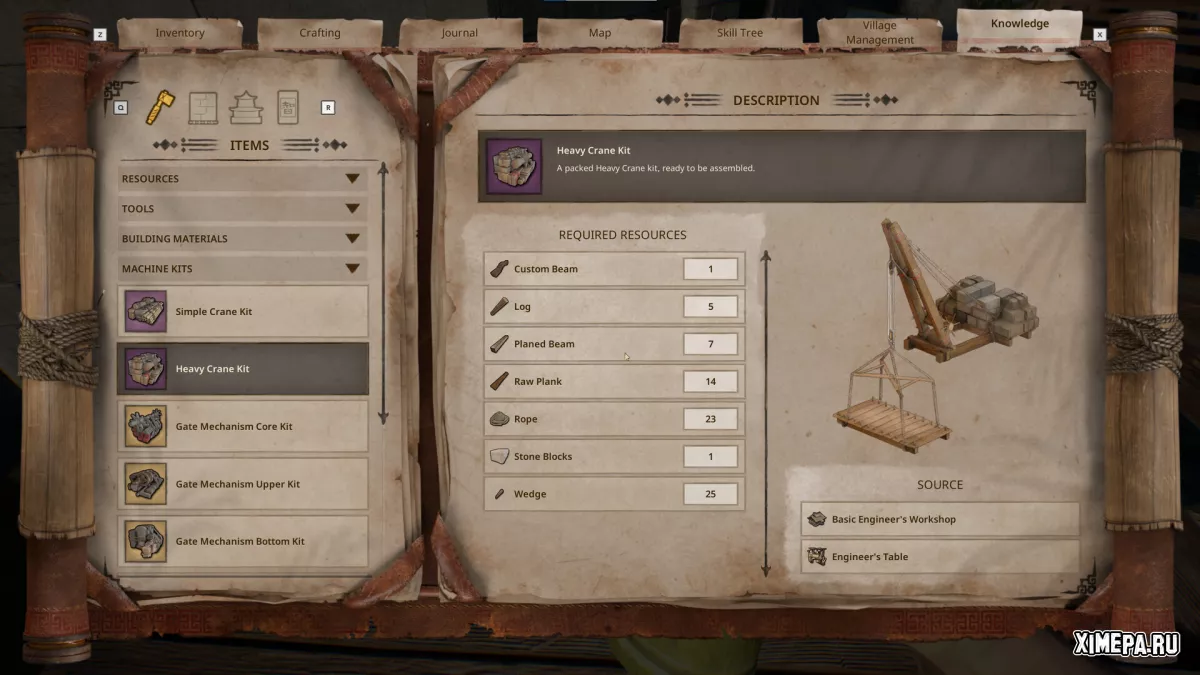Select the Knowledge tab
Image resolution: width=1200 pixels, height=675 pixels.
tap(1019, 24)
